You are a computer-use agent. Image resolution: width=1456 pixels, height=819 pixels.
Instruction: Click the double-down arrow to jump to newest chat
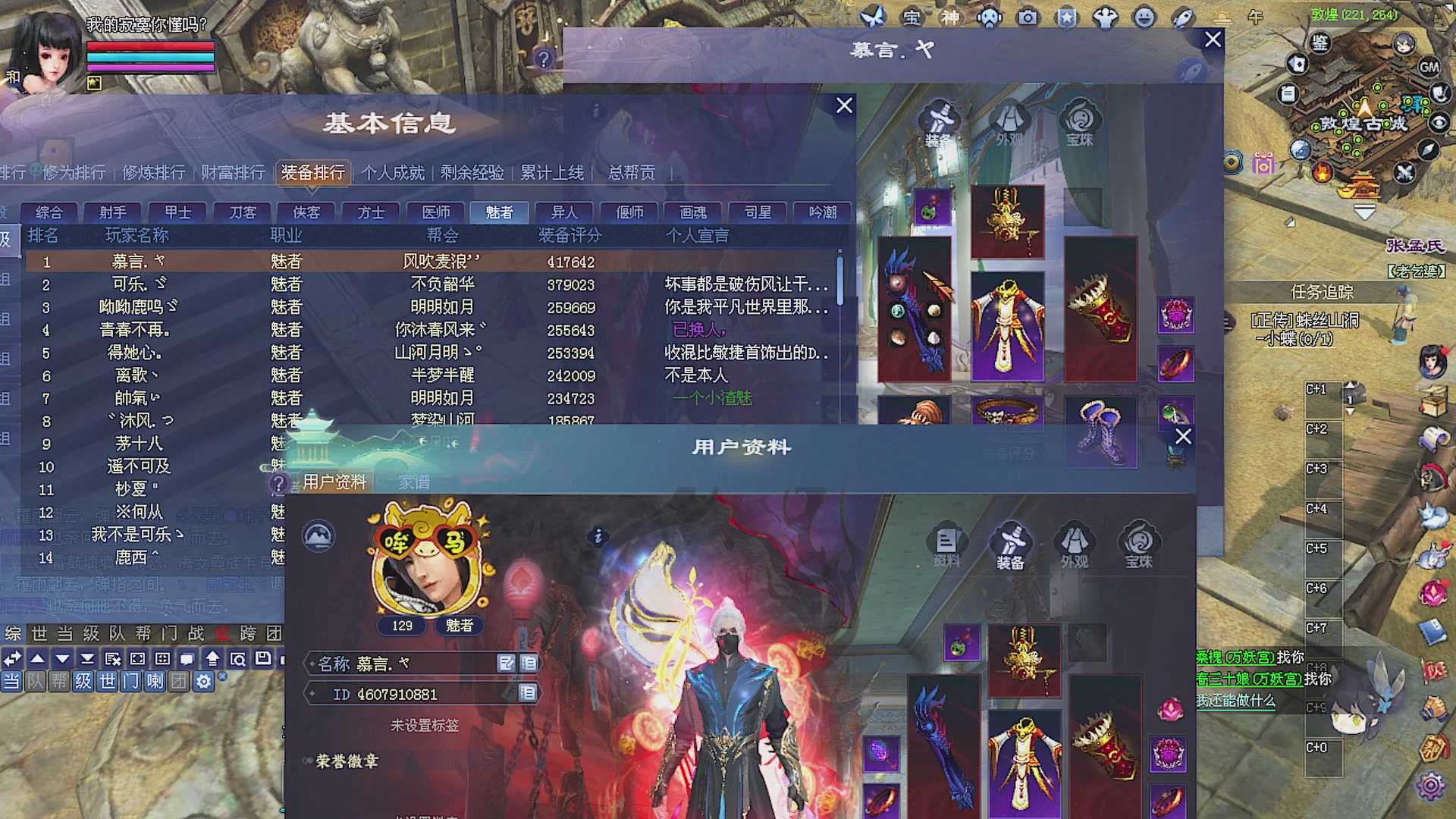coord(86,659)
